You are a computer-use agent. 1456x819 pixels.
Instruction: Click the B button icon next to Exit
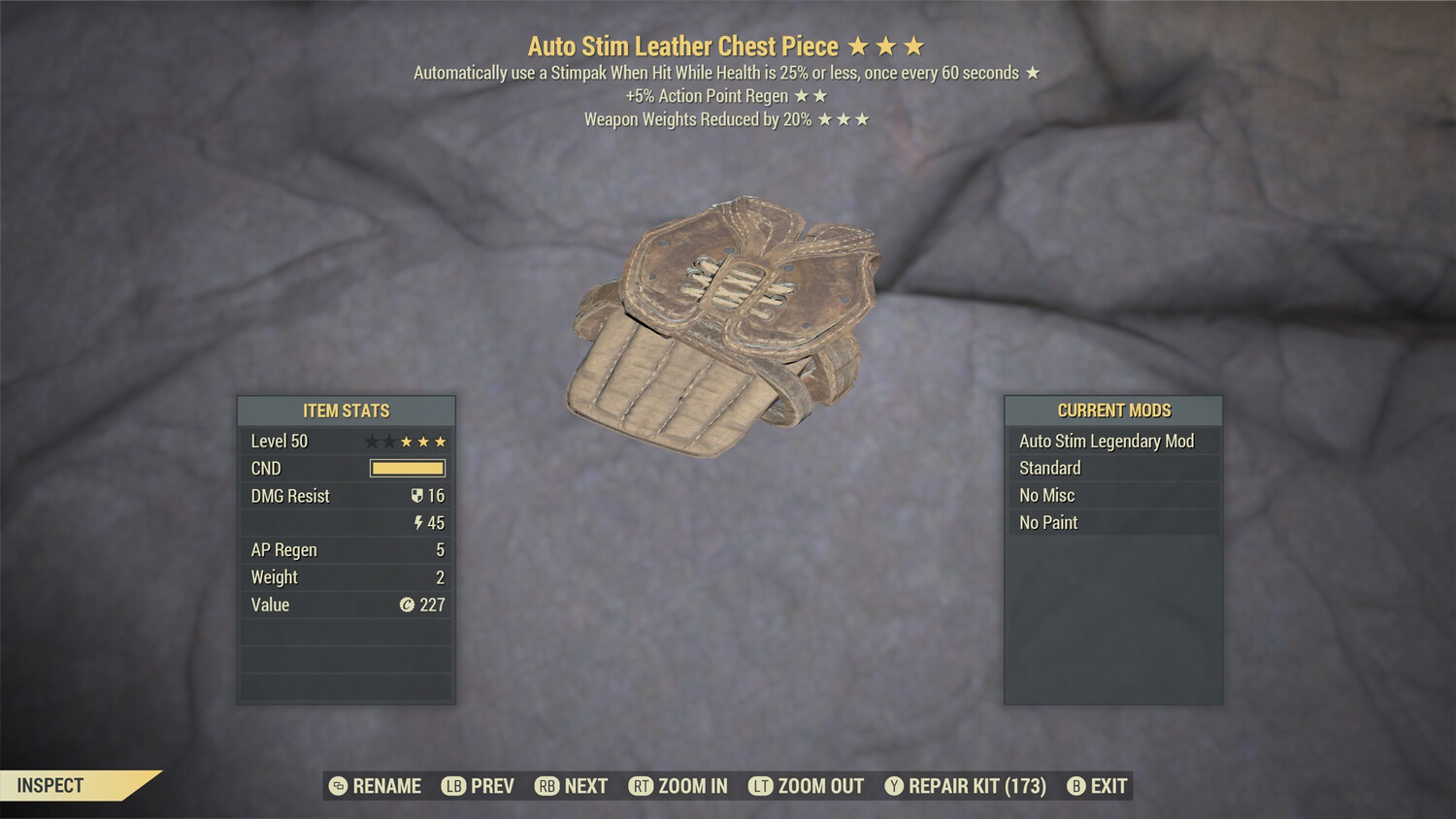[1075, 786]
